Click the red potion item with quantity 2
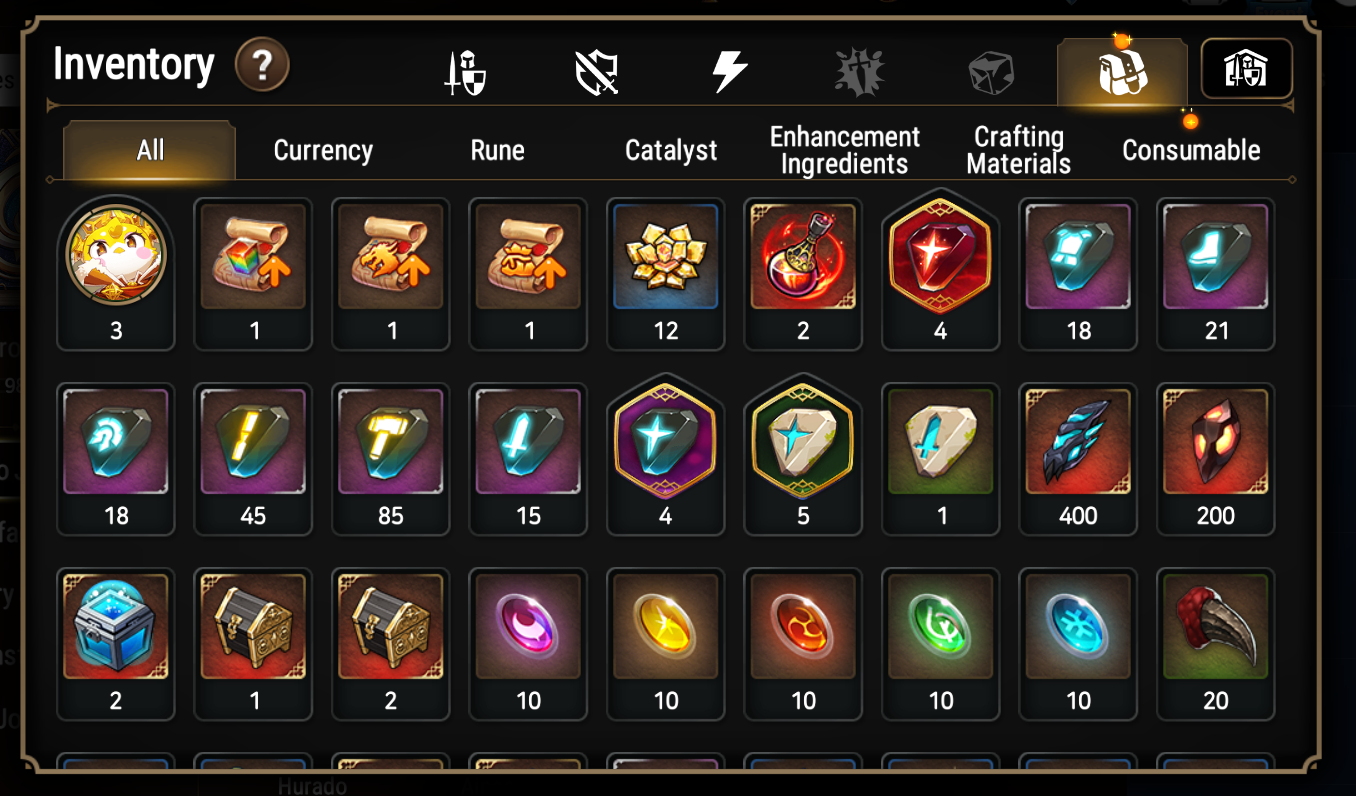 pyautogui.click(x=803, y=265)
